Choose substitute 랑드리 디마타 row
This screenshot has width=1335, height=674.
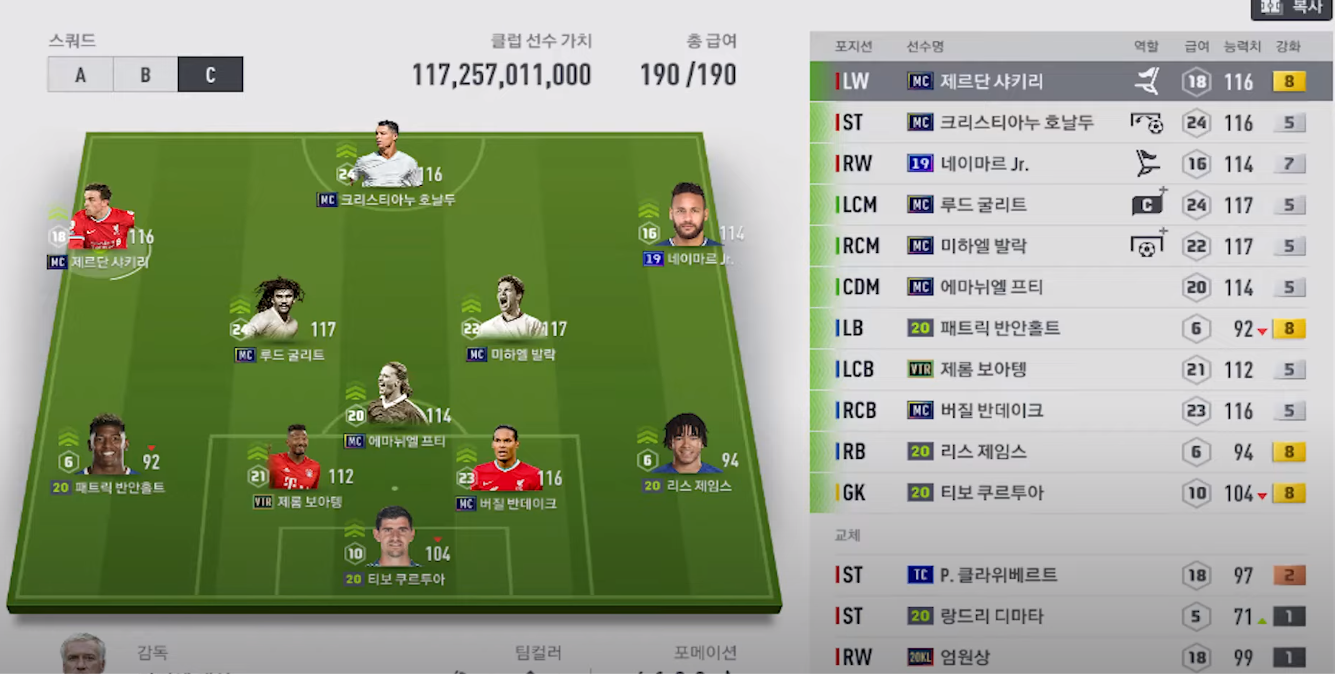click(x=1070, y=616)
